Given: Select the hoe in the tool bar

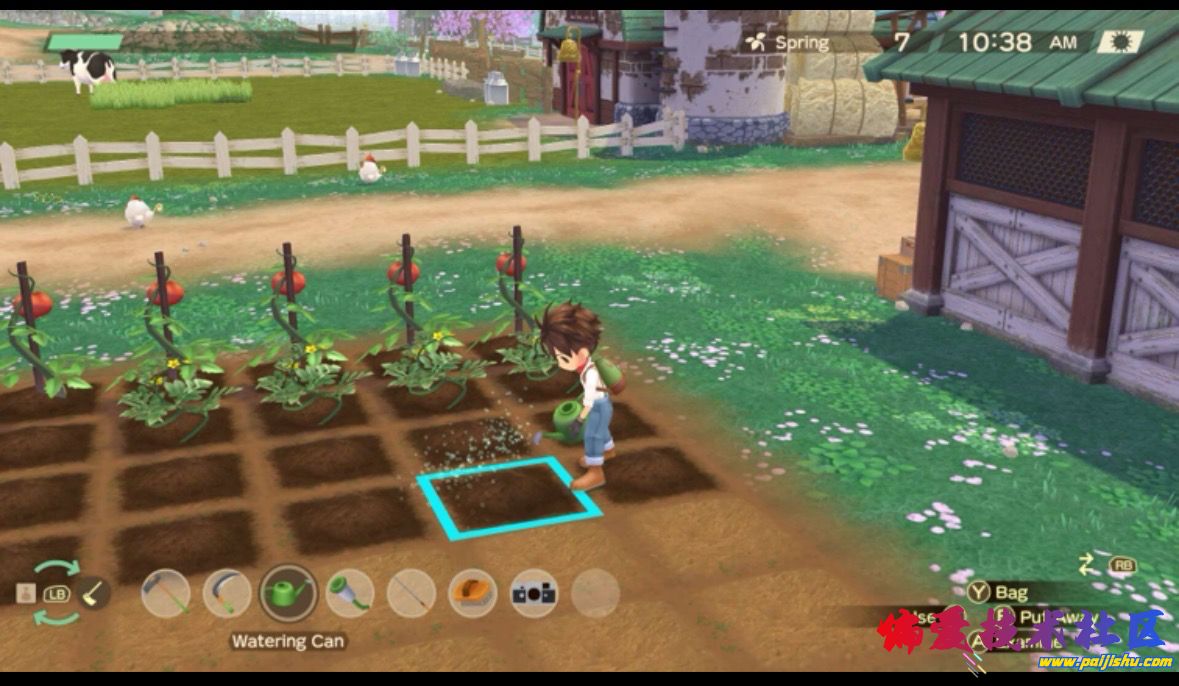Looking at the screenshot, I should point(165,594).
